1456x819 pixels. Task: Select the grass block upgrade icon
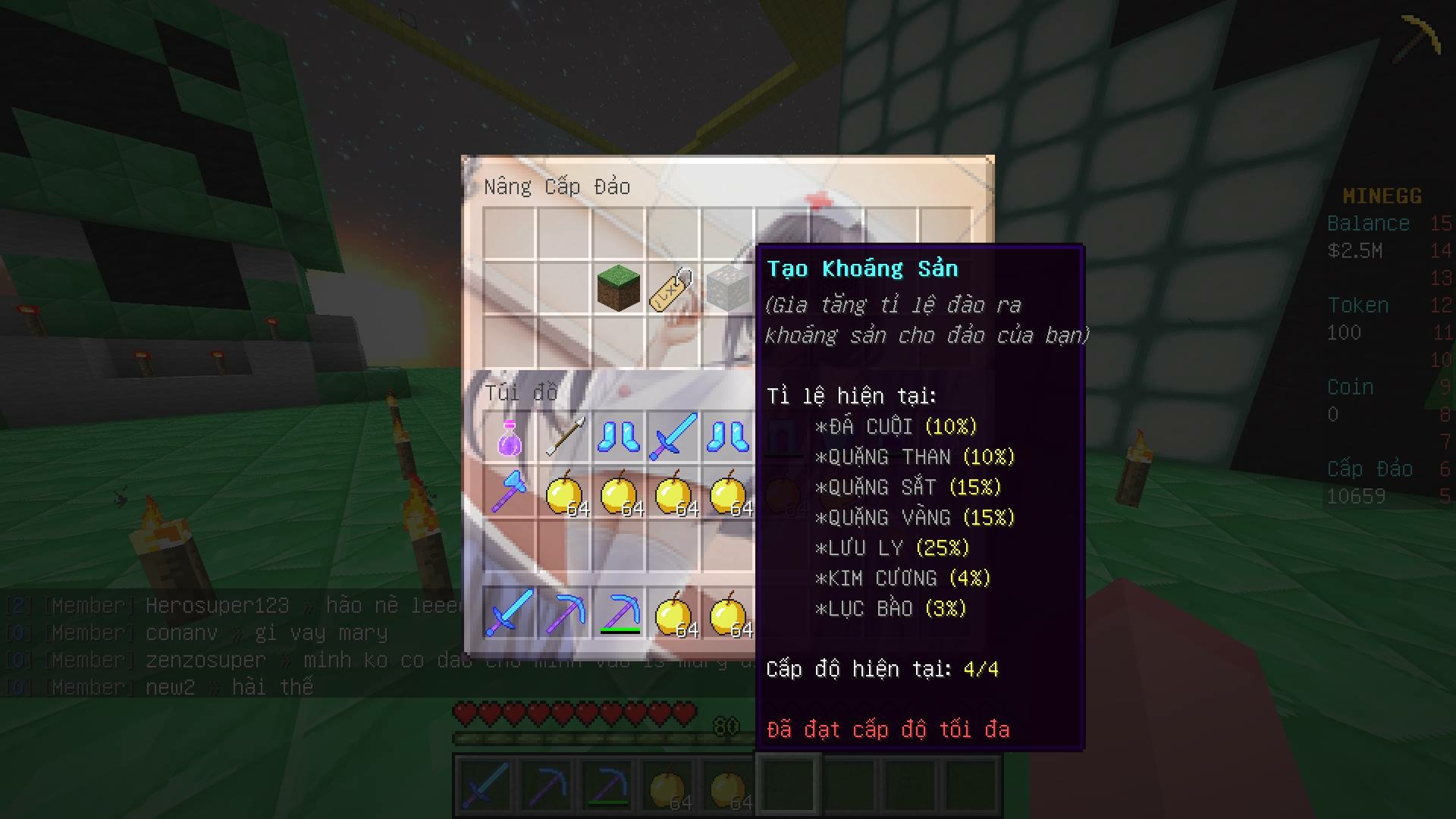[x=618, y=288]
